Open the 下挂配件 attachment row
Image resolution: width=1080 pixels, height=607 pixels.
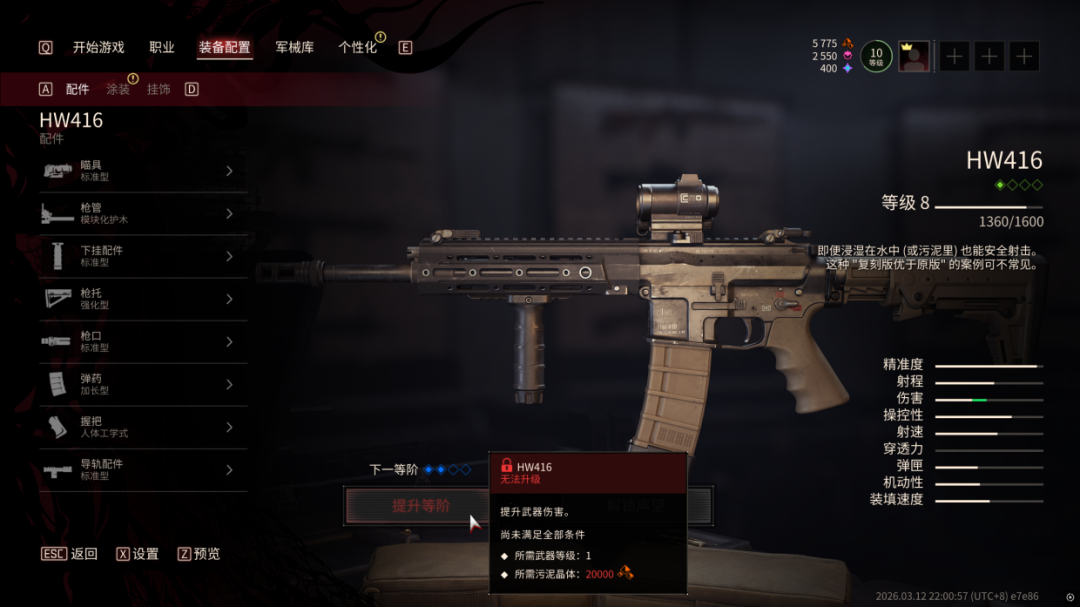[143, 256]
